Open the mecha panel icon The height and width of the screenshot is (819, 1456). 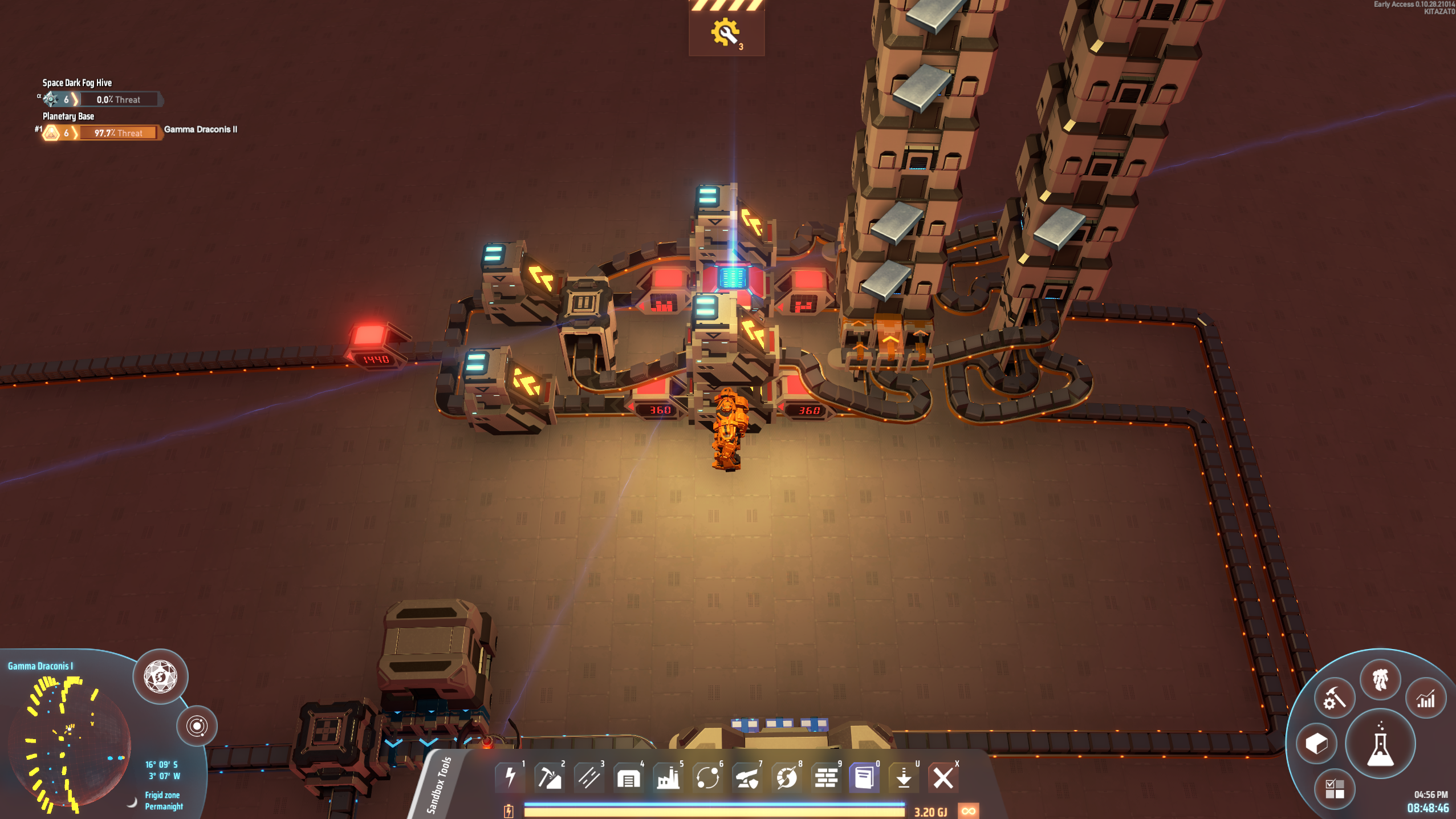pos(1380,679)
